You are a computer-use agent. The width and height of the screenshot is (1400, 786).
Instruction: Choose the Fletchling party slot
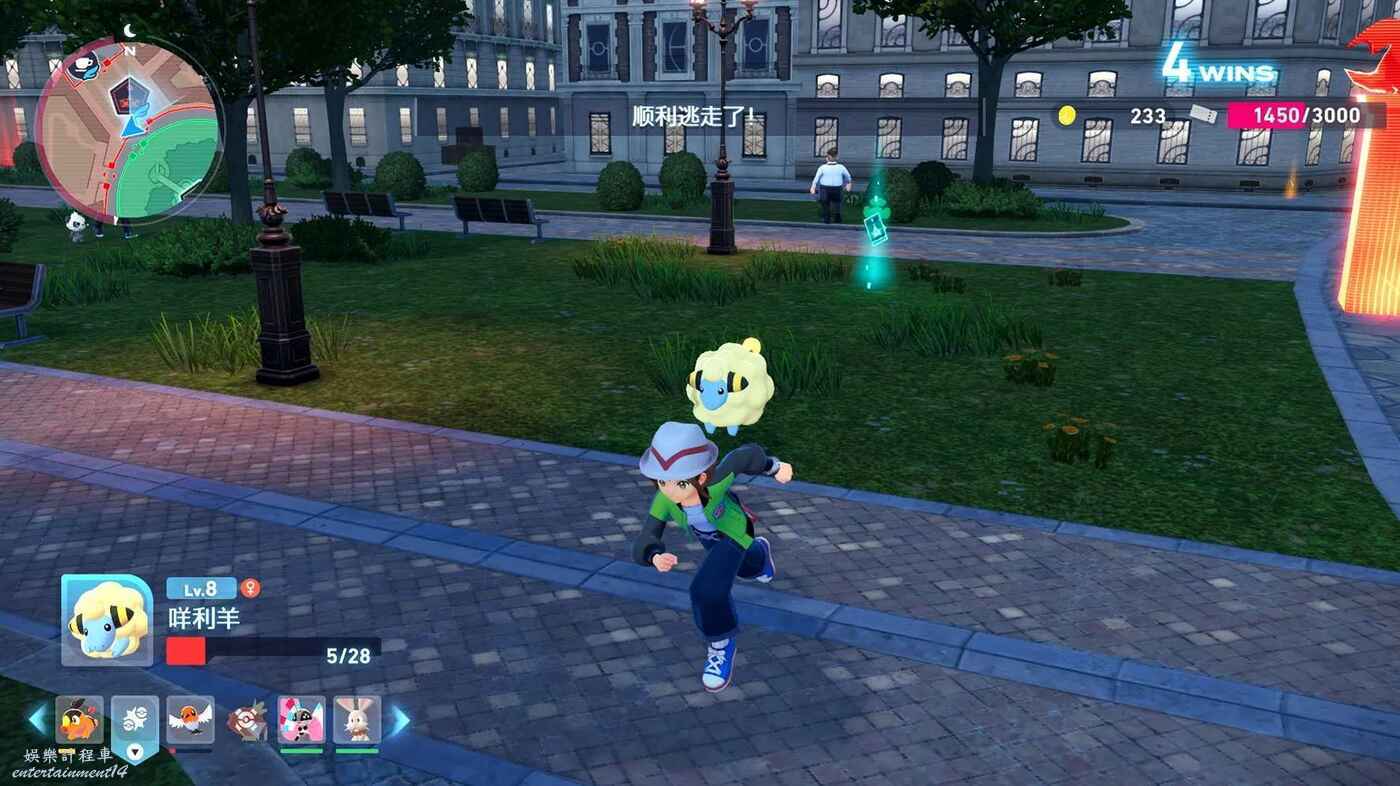[x=190, y=719]
